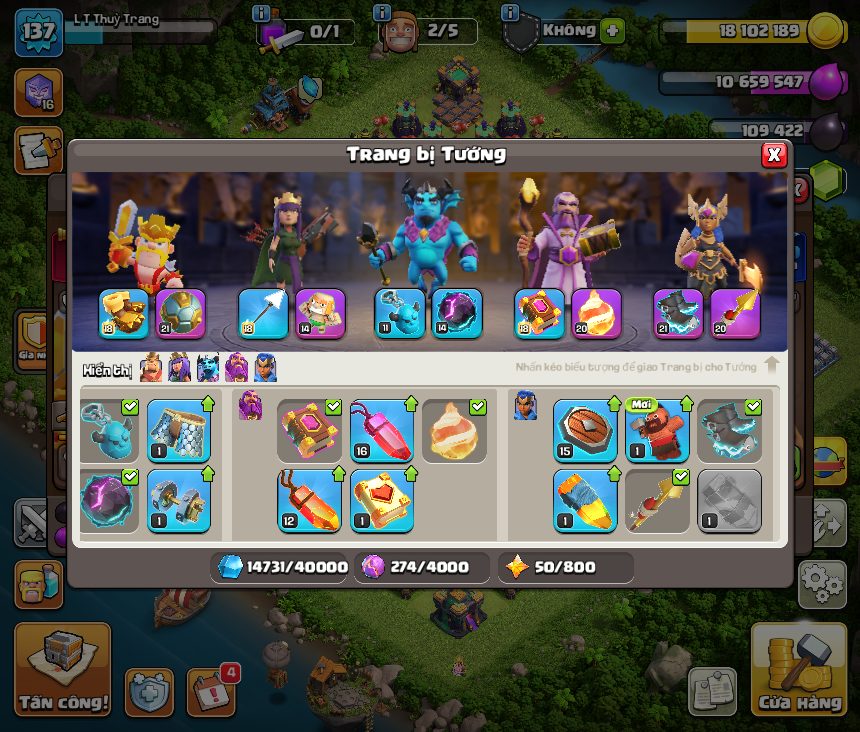The width and height of the screenshot is (860, 732).
Task: Open the Cửa Hàng shop
Action: (x=799, y=669)
